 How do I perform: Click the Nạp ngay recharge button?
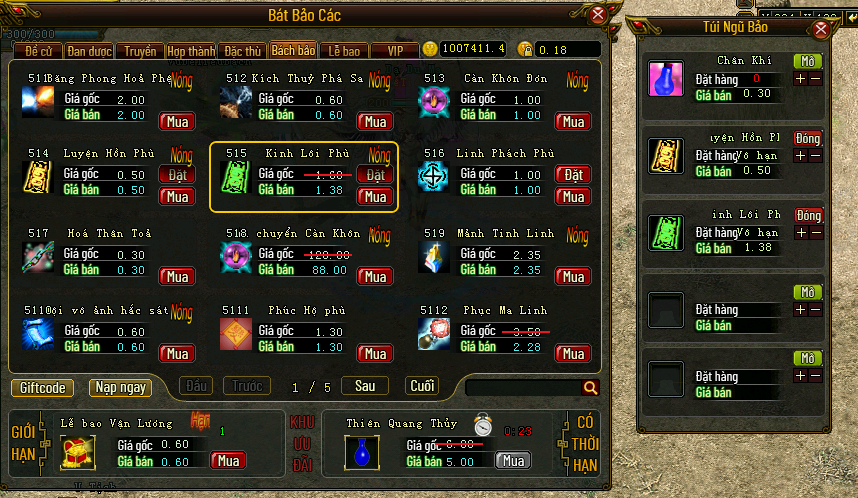pos(120,387)
